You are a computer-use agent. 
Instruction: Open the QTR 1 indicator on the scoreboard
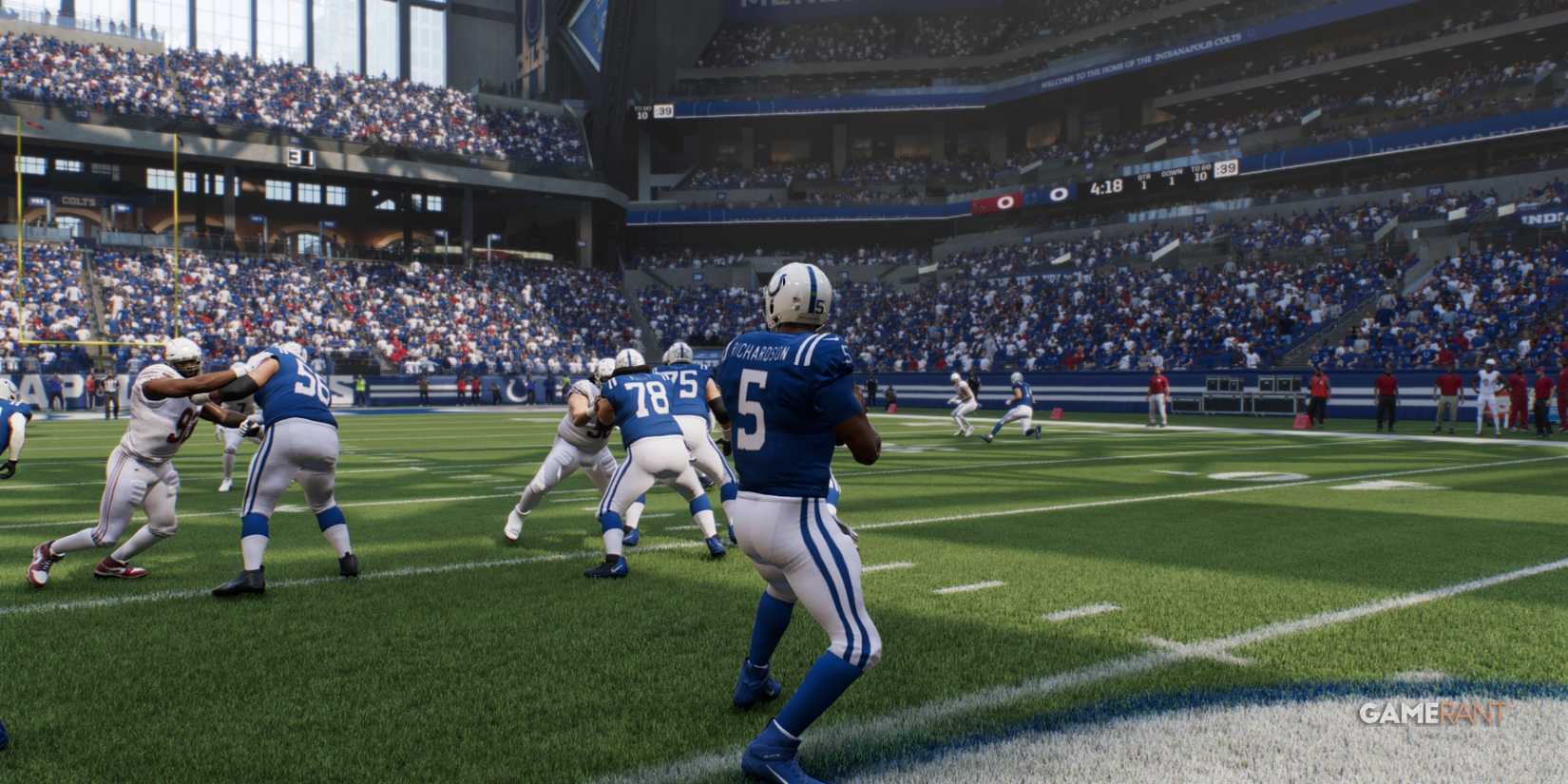(1144, 182)
